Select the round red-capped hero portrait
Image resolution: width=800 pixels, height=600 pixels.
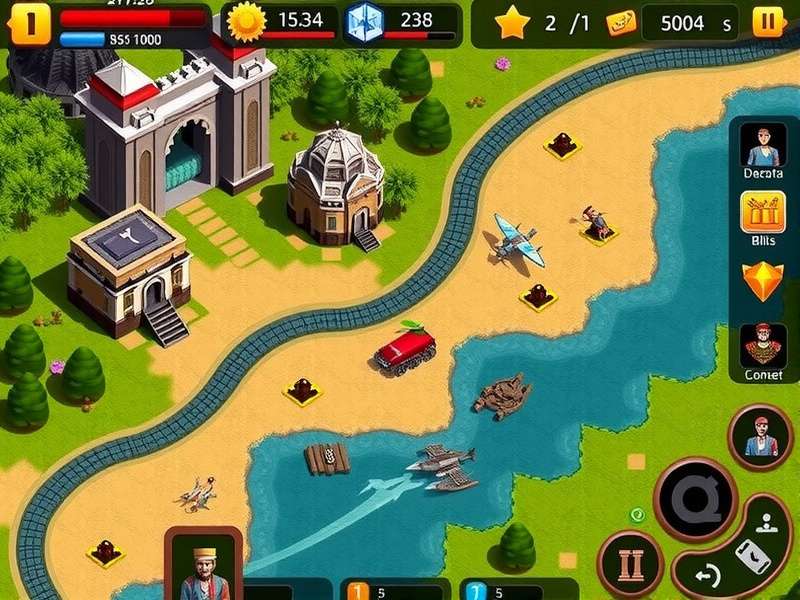click(760, 436)
